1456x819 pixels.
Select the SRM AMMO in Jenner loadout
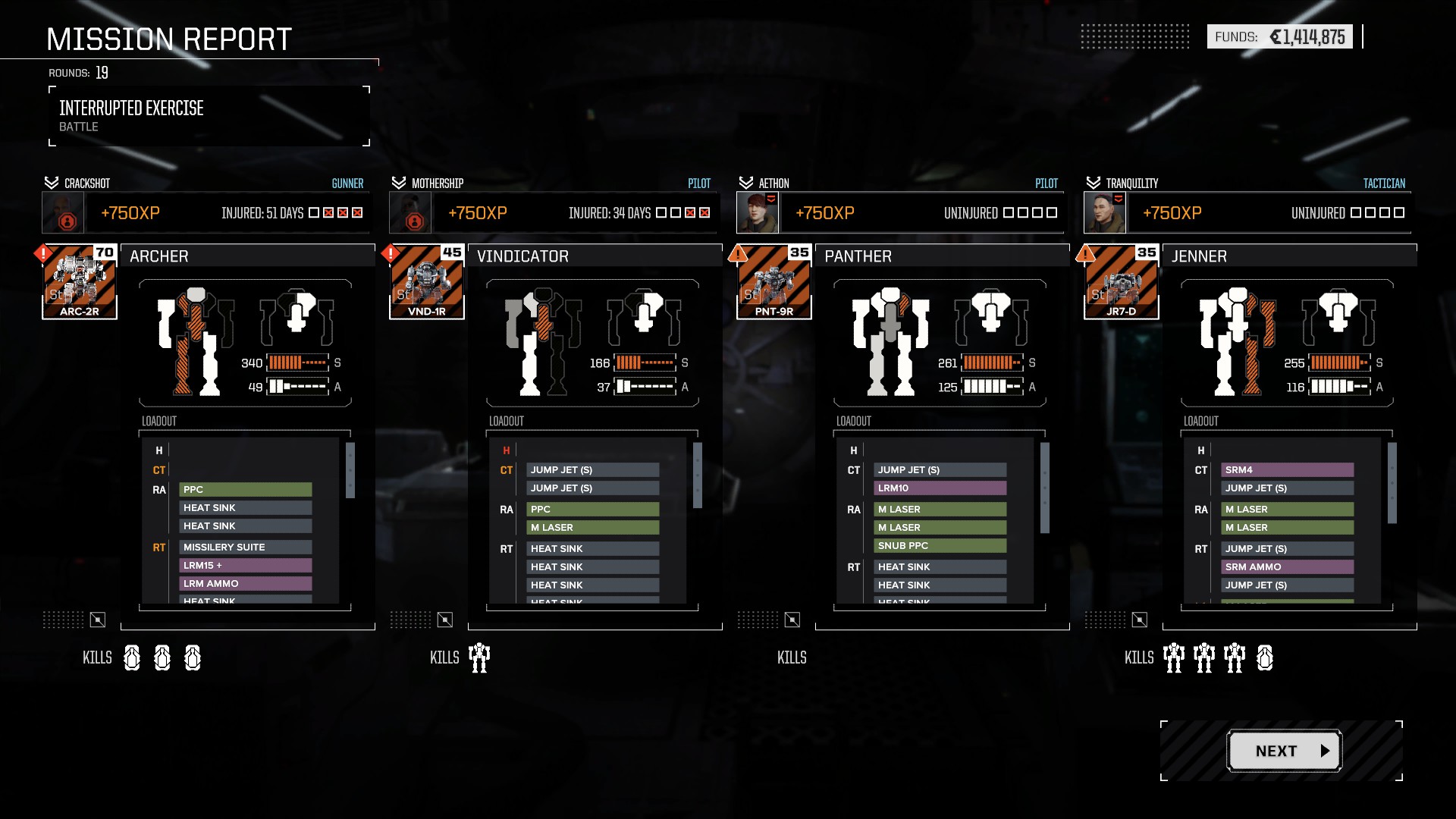click(x=1288, y=567)
